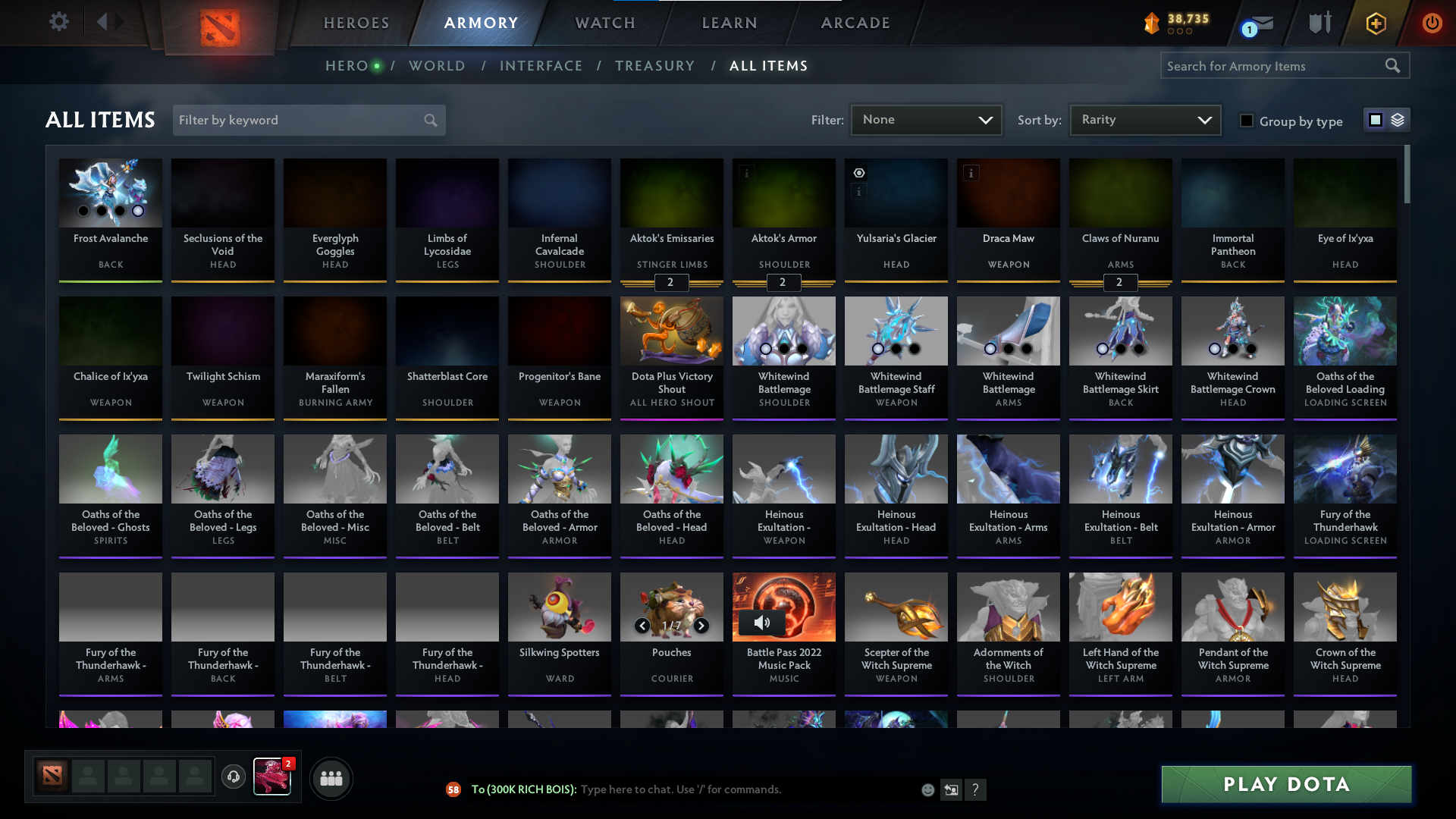The width and height of the screenshot is (1456, 819).
Task: Open the friends list icon near the party slots
Action: 330,778
